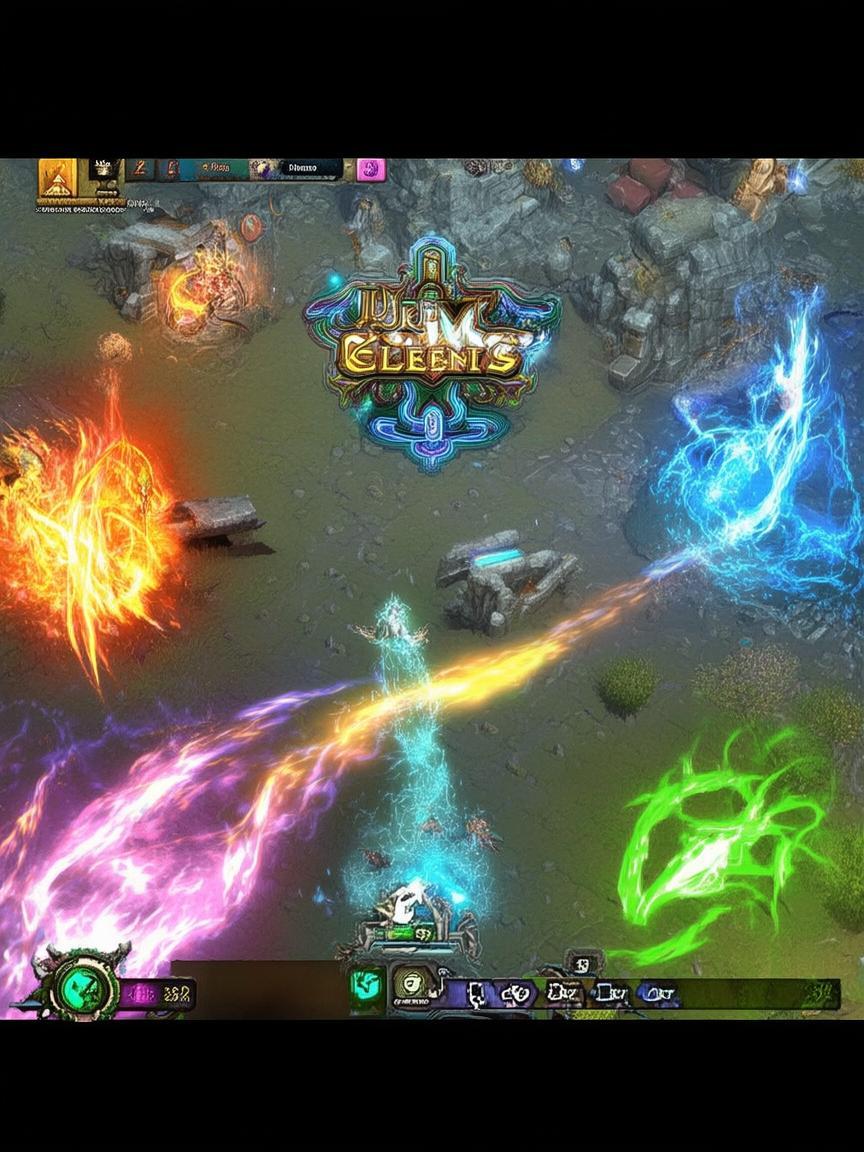This screenshot has height=1152, width=864.
Task: Select the pink swirl button
Action: click(372, 169)
